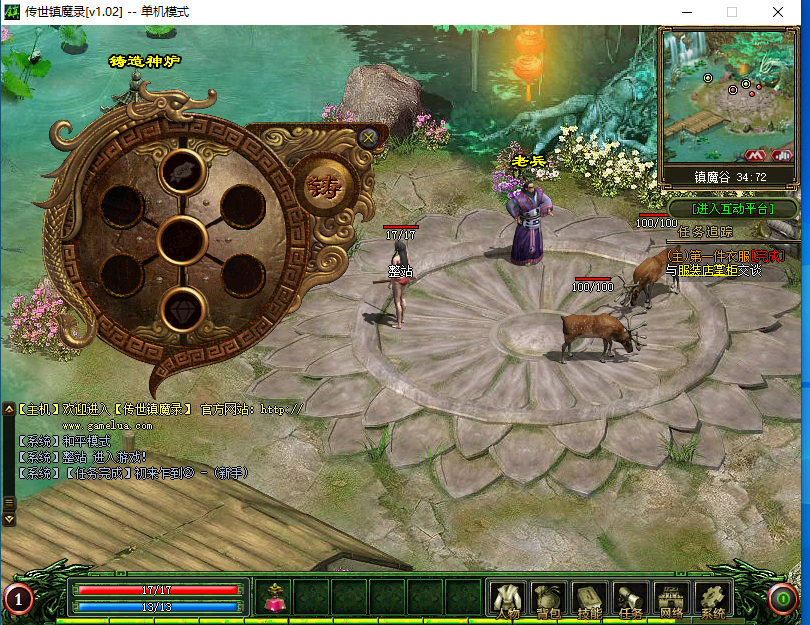The image size is (810, 625).
Task: Click the red bar-chart button on the minimap
Action: point(781,156)
